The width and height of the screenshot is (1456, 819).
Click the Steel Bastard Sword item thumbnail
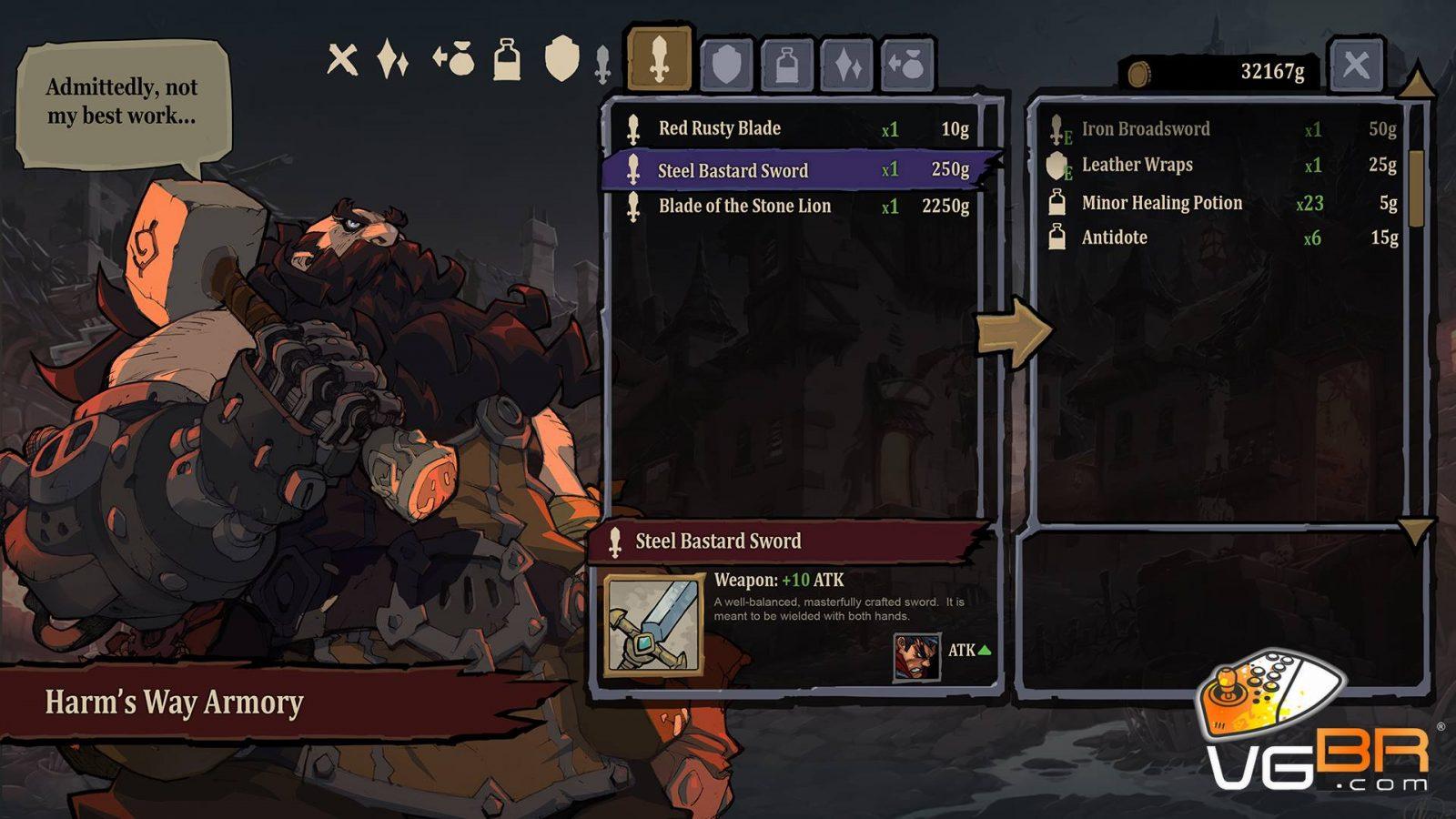tap(653, 625)
